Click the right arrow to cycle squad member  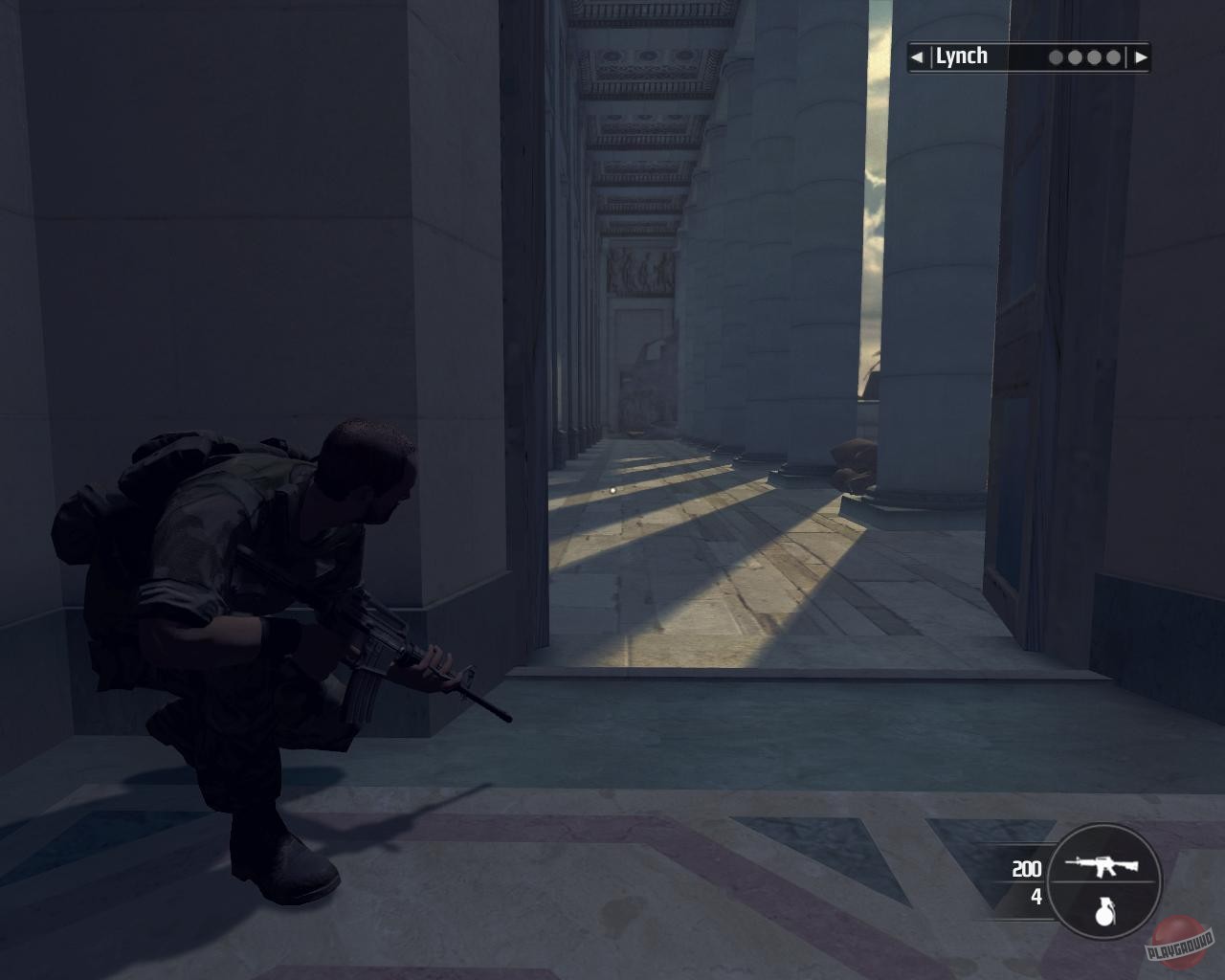1142,56
